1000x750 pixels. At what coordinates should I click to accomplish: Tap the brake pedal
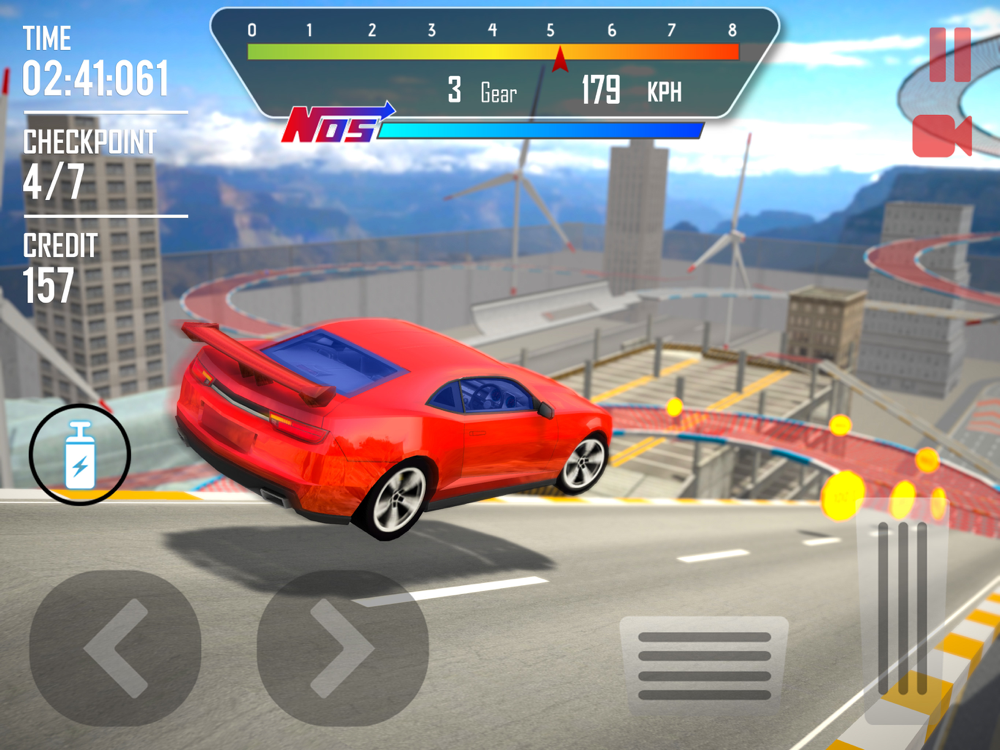[704, 664]
